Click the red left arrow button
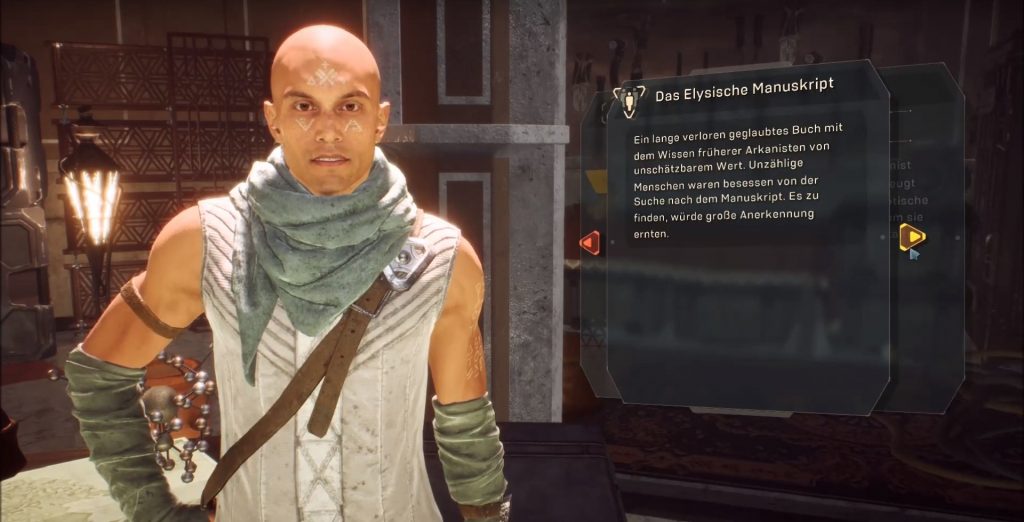Image resolution: width=1024 pixels, height=522 pixels. tap(590, 242)
